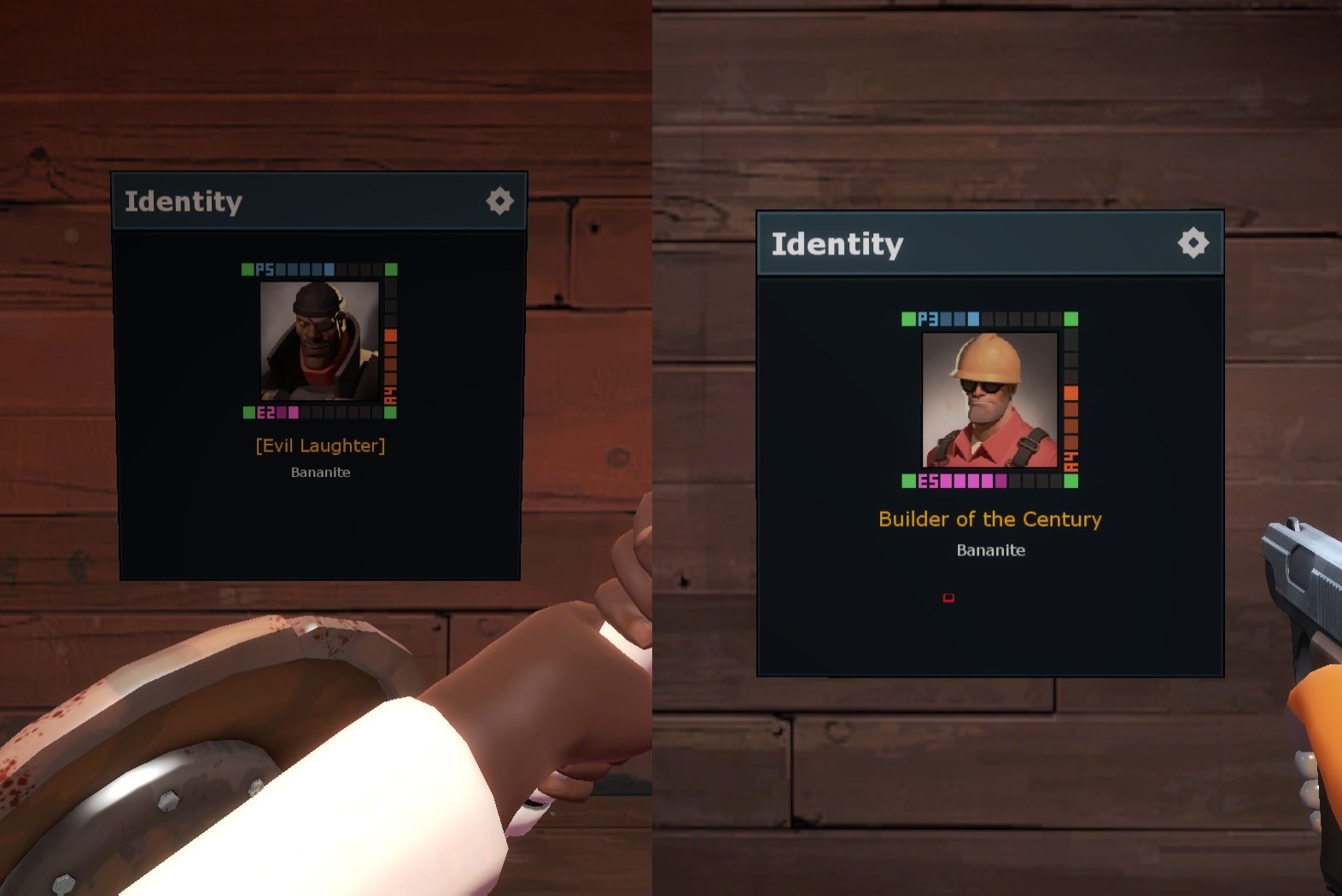Open the settings gear on the Demoman Identity panel

click(x=499, y=201)
